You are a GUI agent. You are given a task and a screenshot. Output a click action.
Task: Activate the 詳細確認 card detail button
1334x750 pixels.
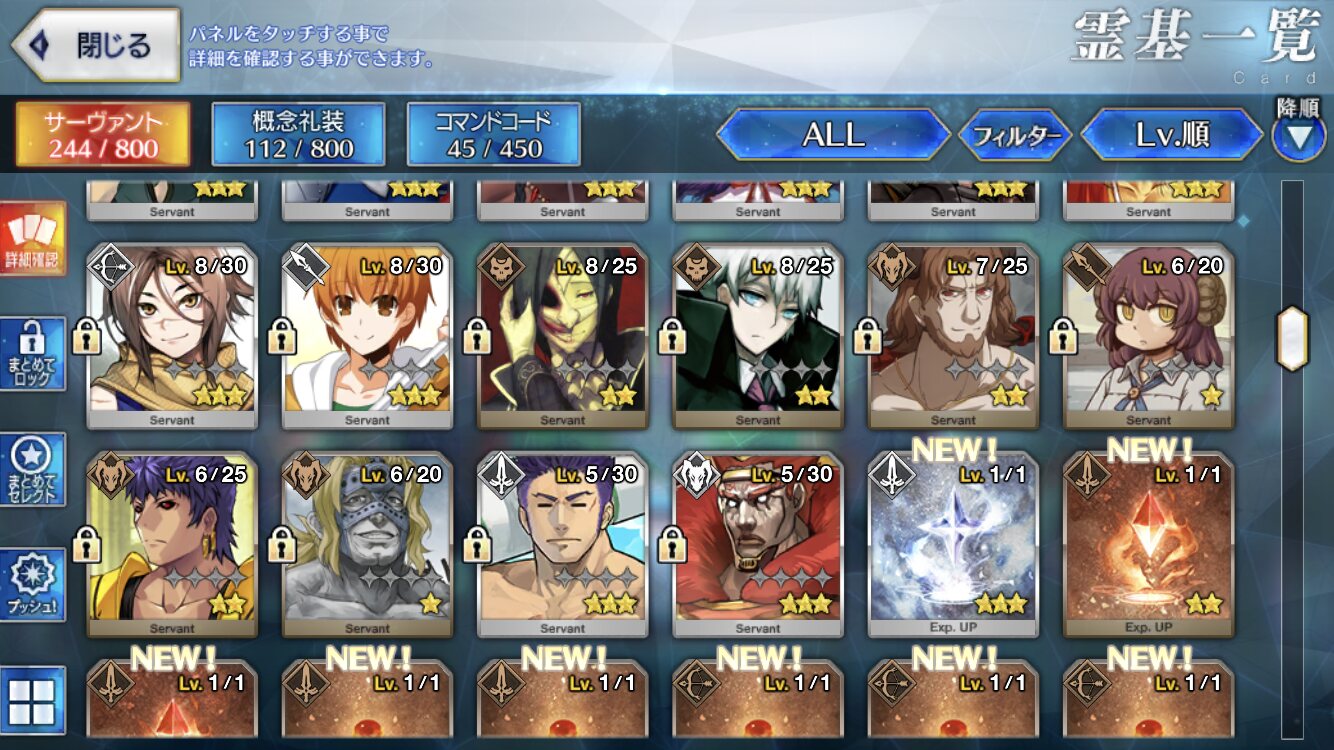pyautogui.click(x=32, y=240)
